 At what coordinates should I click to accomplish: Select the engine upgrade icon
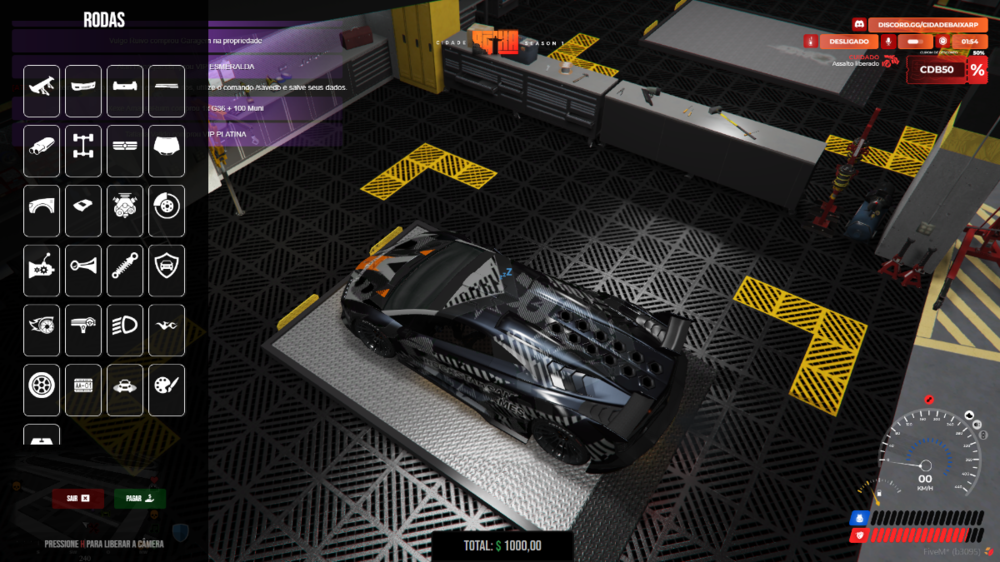[125, 211]
